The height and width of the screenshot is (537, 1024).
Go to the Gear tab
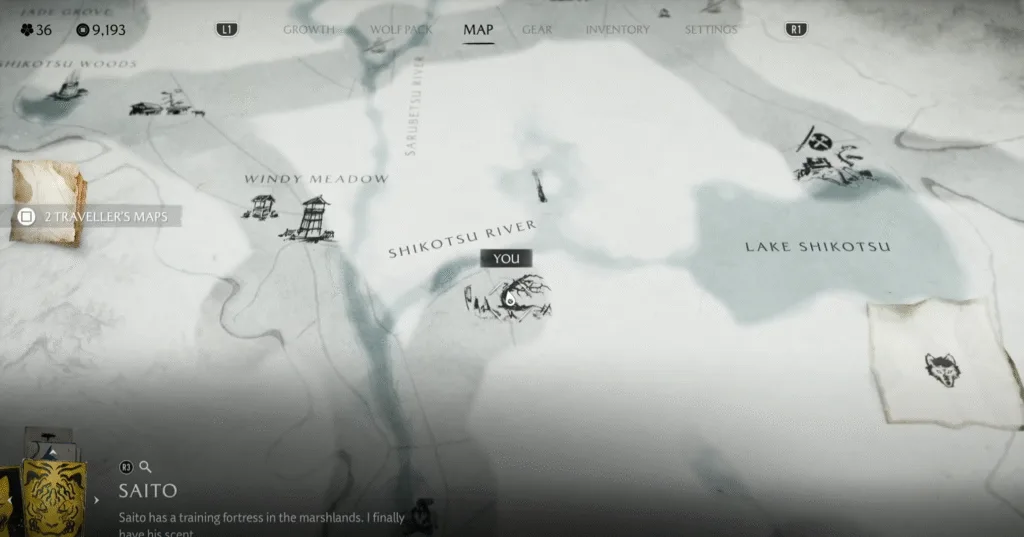(537, 30)
